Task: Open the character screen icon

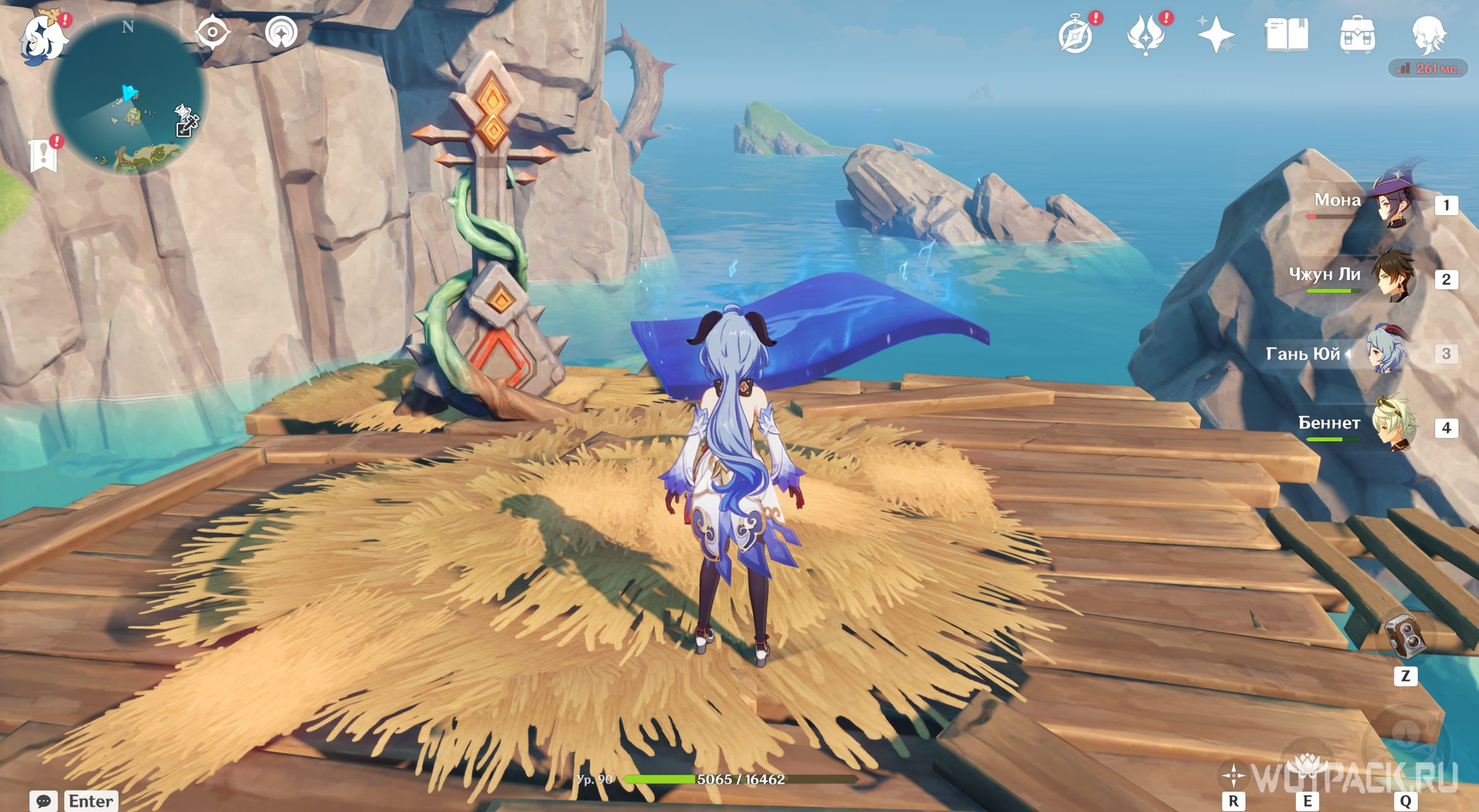Action: 1428,35
